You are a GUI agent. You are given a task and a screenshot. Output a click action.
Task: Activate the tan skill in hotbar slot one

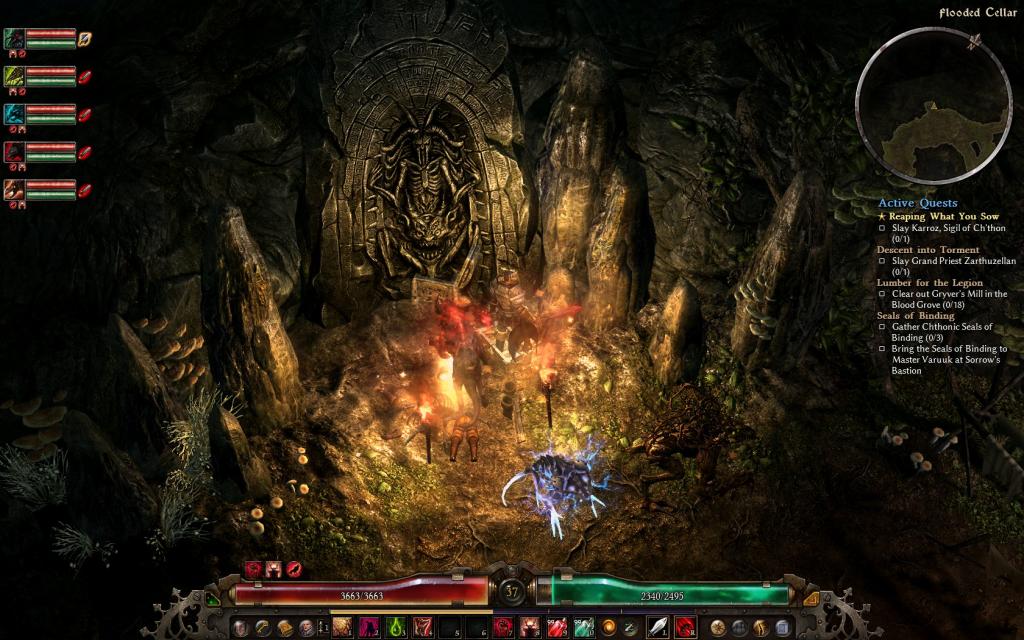[x=342, y=627]
